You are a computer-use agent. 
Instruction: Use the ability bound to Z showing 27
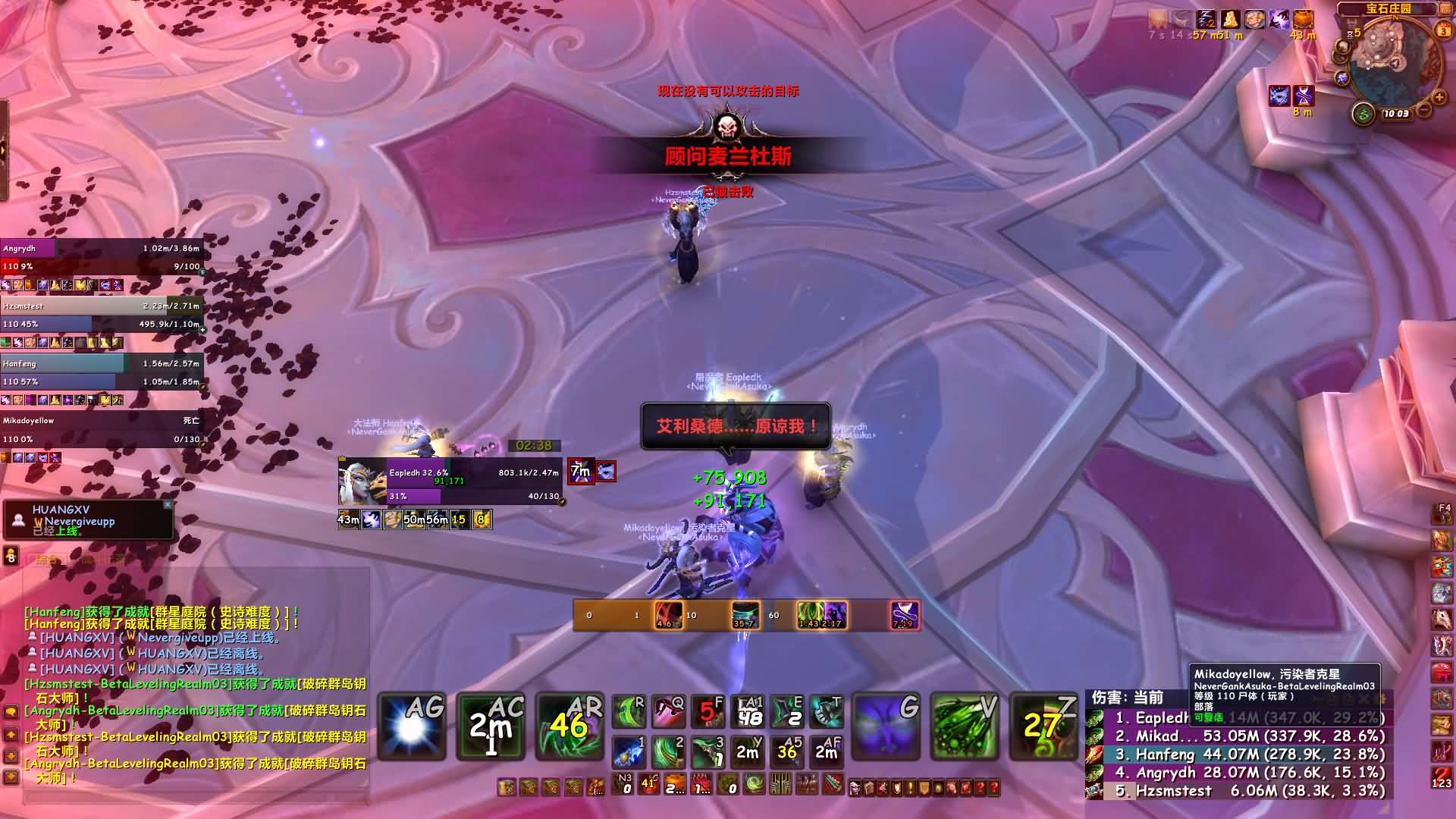pos(1043,726)
